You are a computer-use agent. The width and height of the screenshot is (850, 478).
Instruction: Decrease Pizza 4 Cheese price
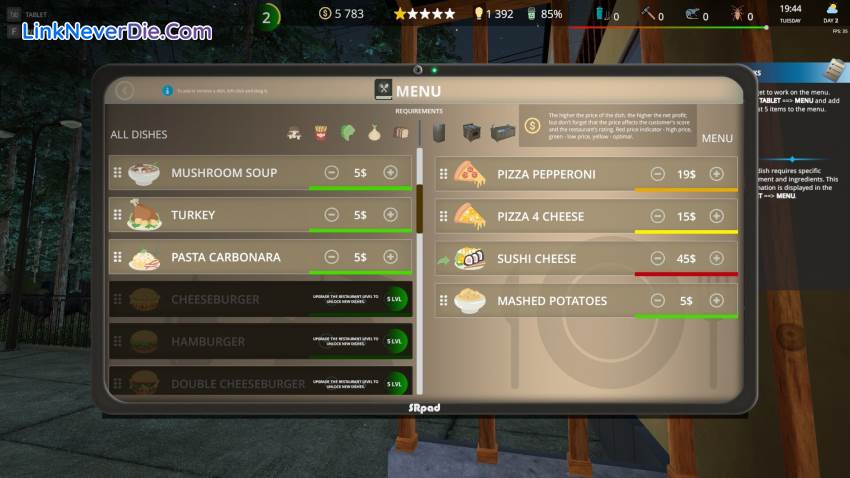658,216
